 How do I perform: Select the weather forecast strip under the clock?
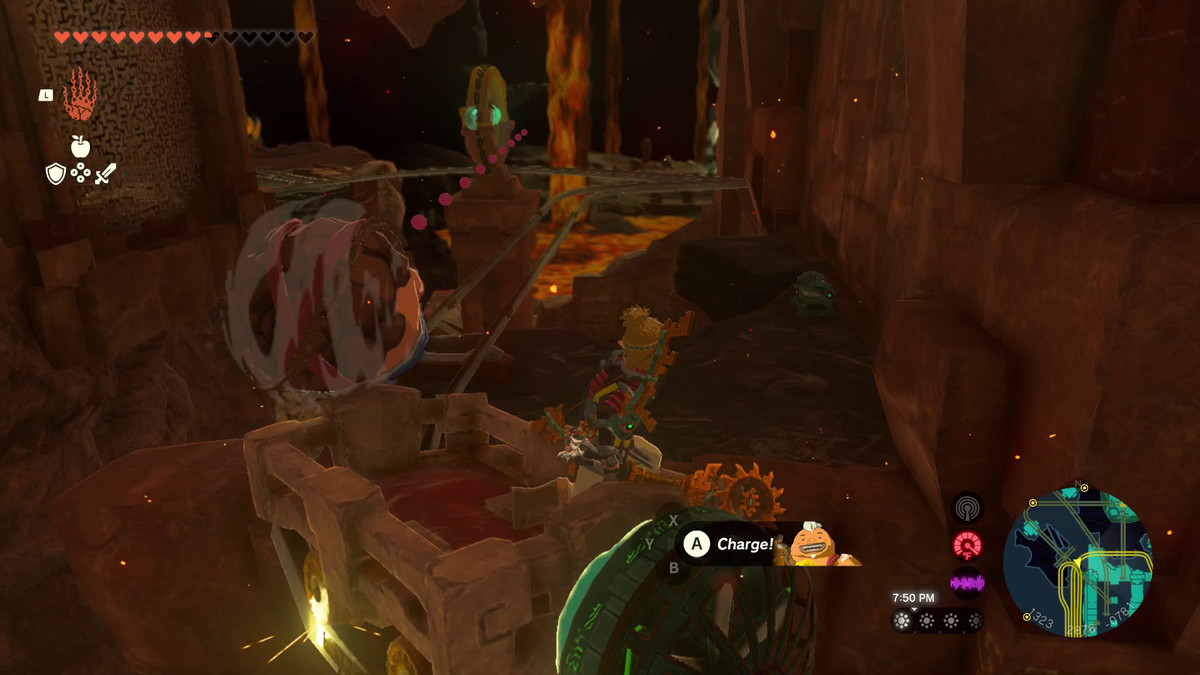pos(937,620)
